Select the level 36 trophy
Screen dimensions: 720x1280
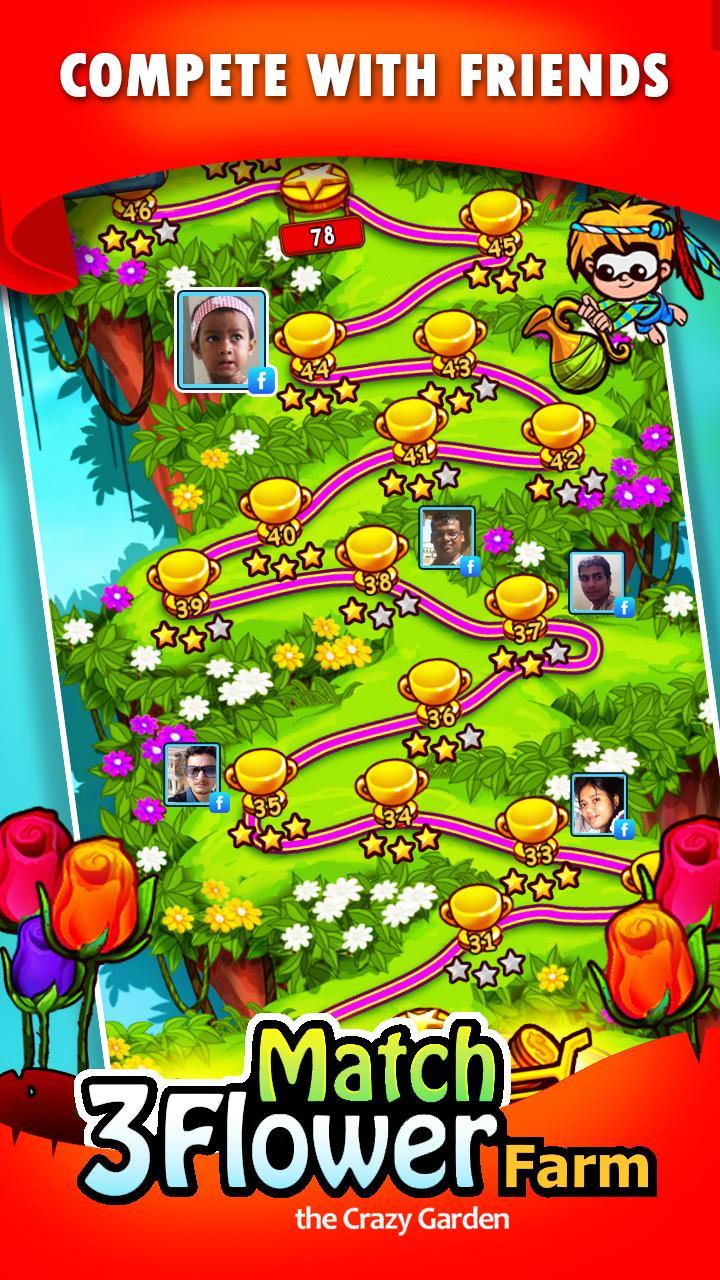(x=437, y=690)
